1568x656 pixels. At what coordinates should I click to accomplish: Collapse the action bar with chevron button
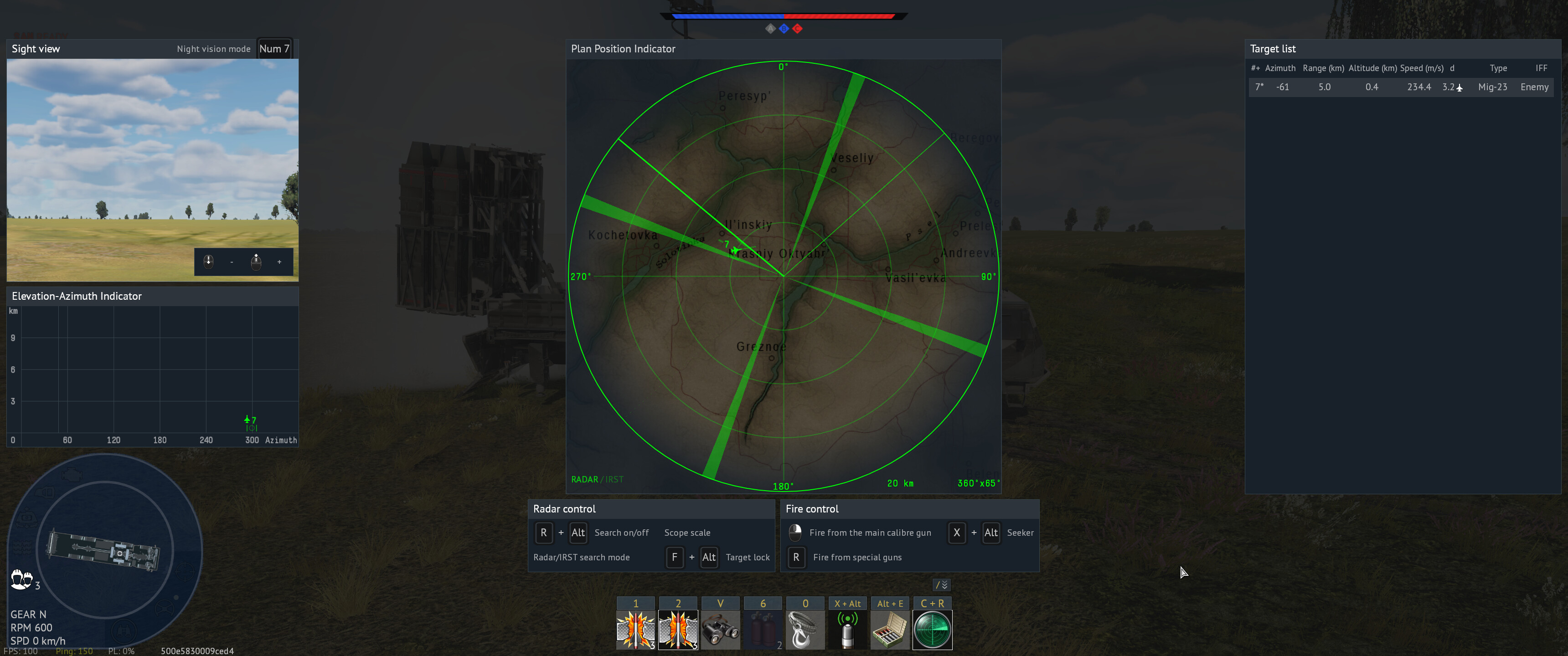coord(941,585)
